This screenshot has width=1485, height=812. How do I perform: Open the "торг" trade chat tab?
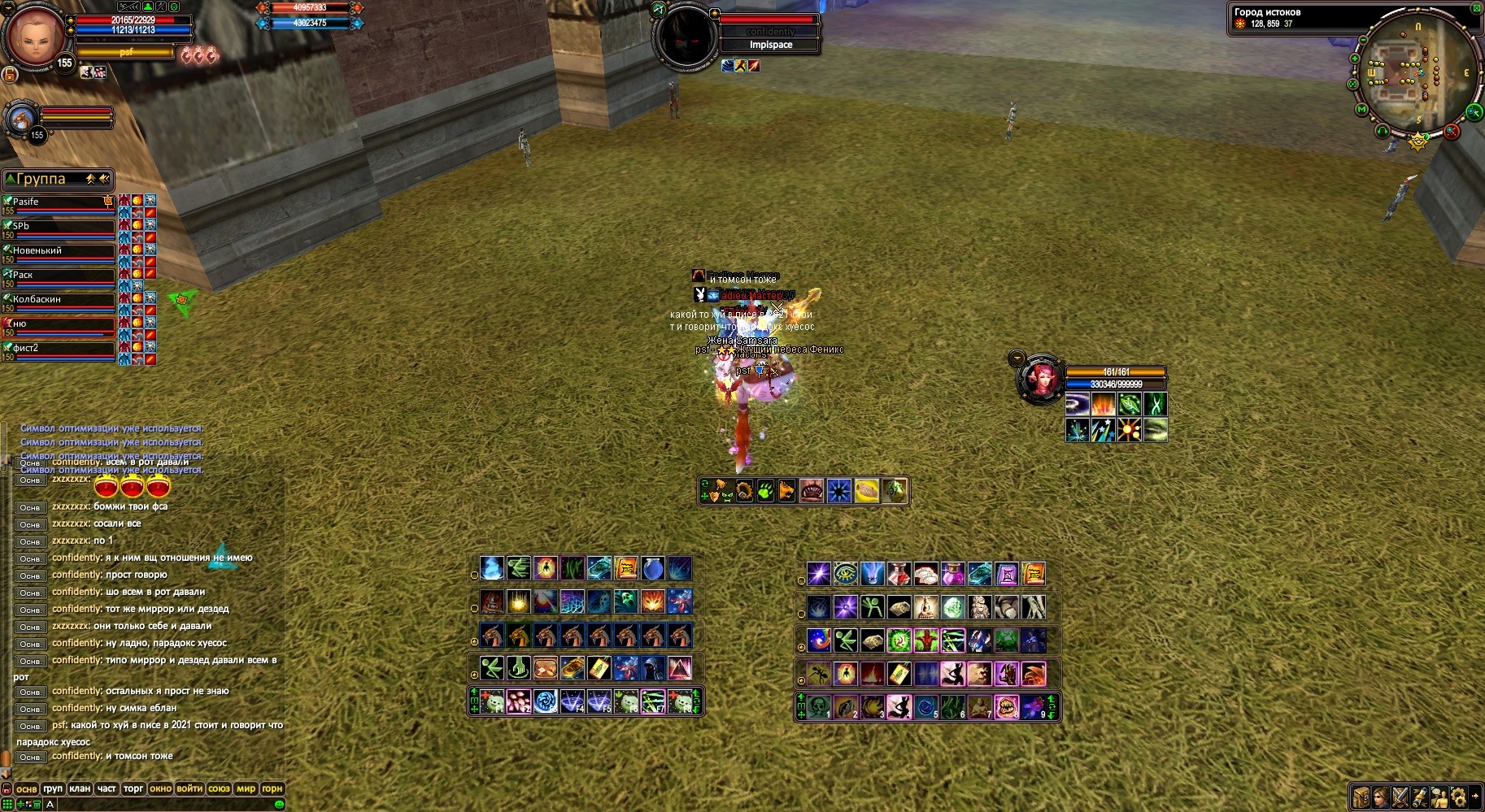133,788
